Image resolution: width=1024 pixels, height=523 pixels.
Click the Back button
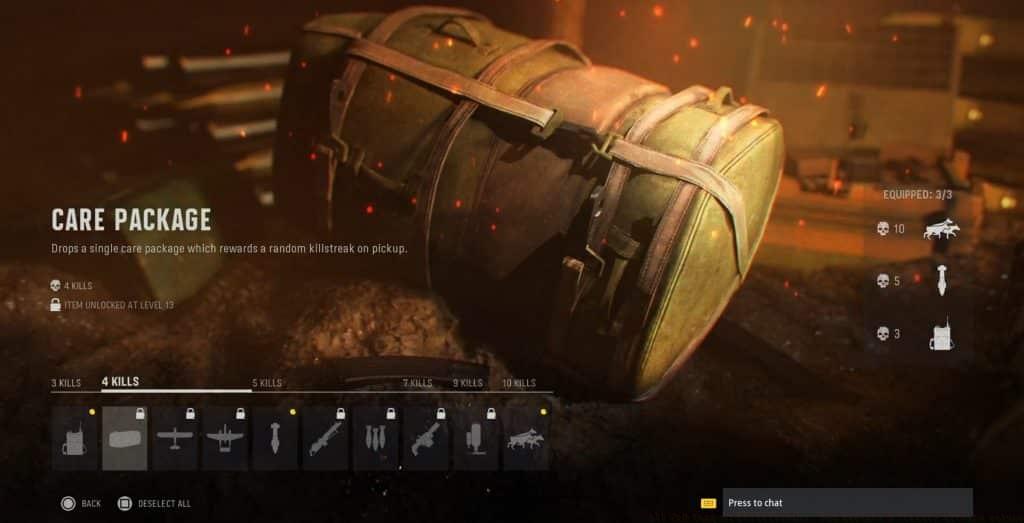[x=80, y=503]
